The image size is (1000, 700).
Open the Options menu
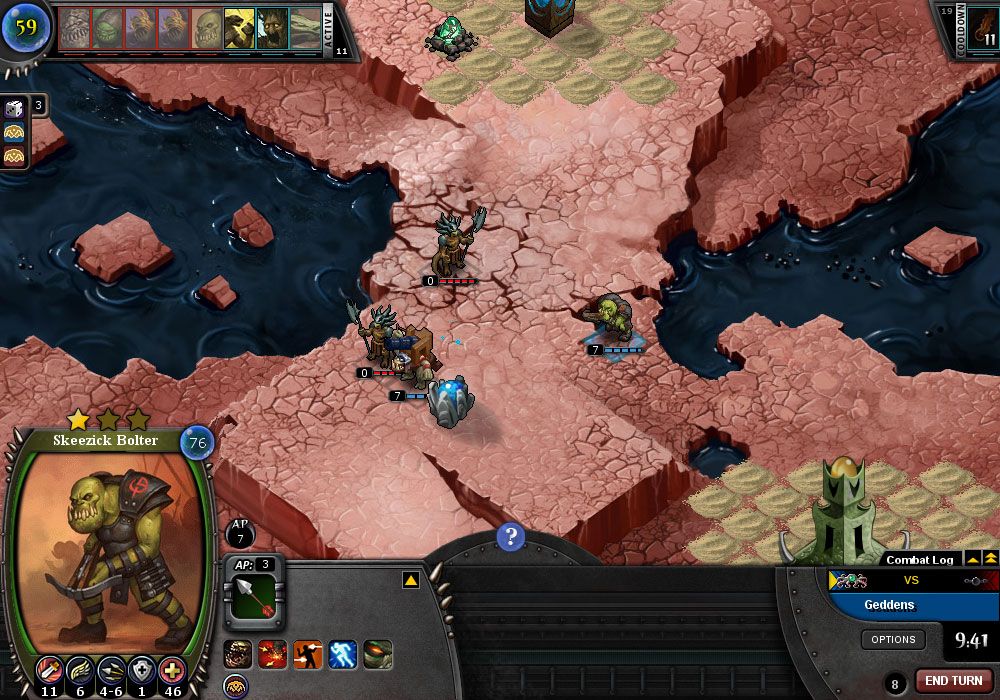893,640
